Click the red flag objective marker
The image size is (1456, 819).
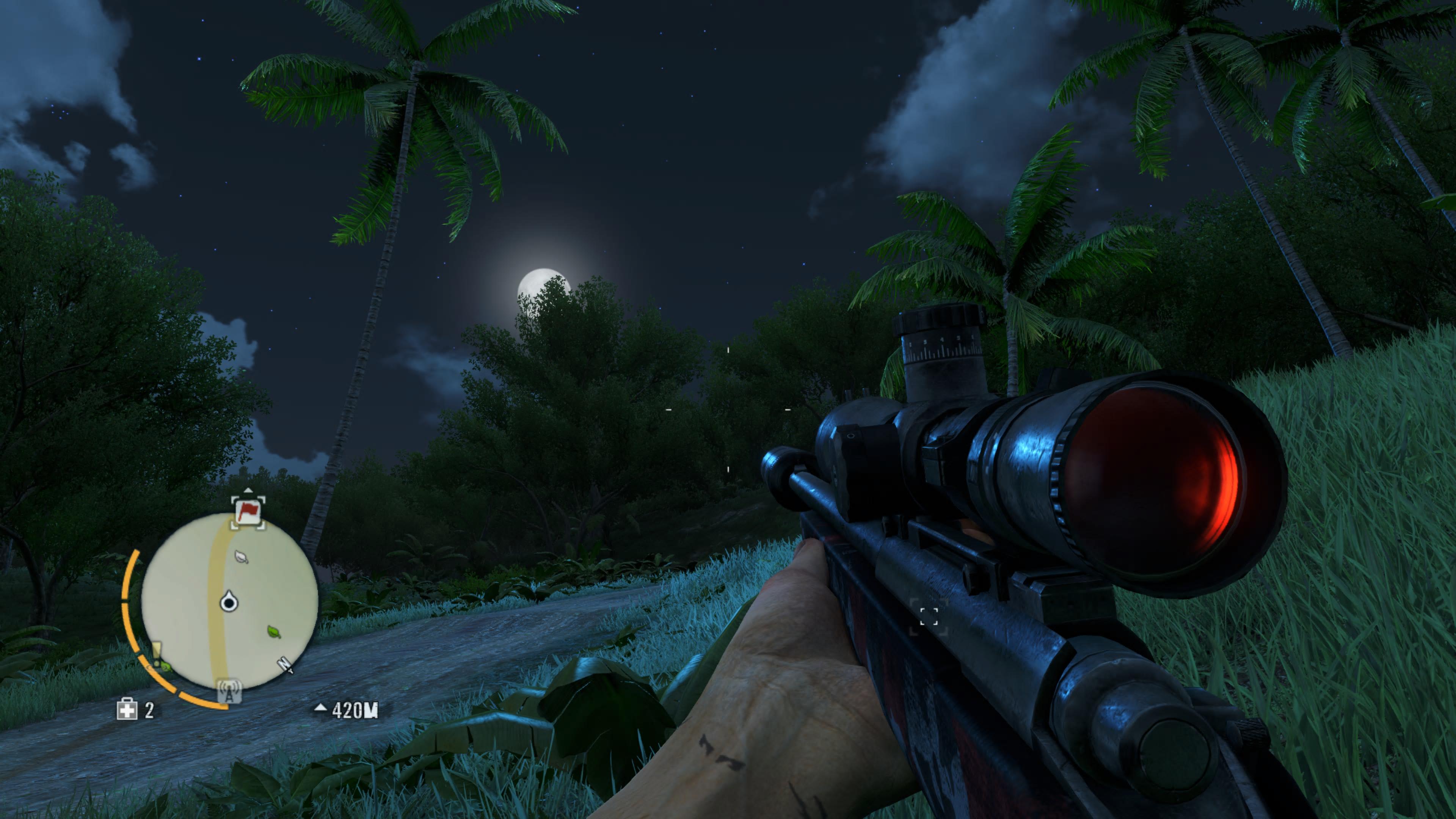[x=248, y=513]
